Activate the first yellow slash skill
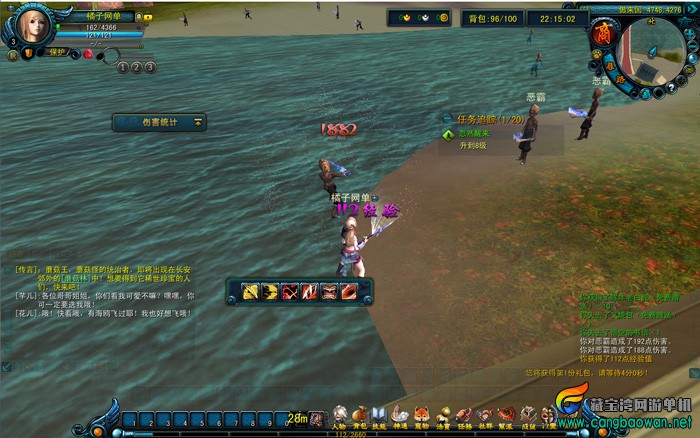 pyautogui.click(x=250, y=292)
